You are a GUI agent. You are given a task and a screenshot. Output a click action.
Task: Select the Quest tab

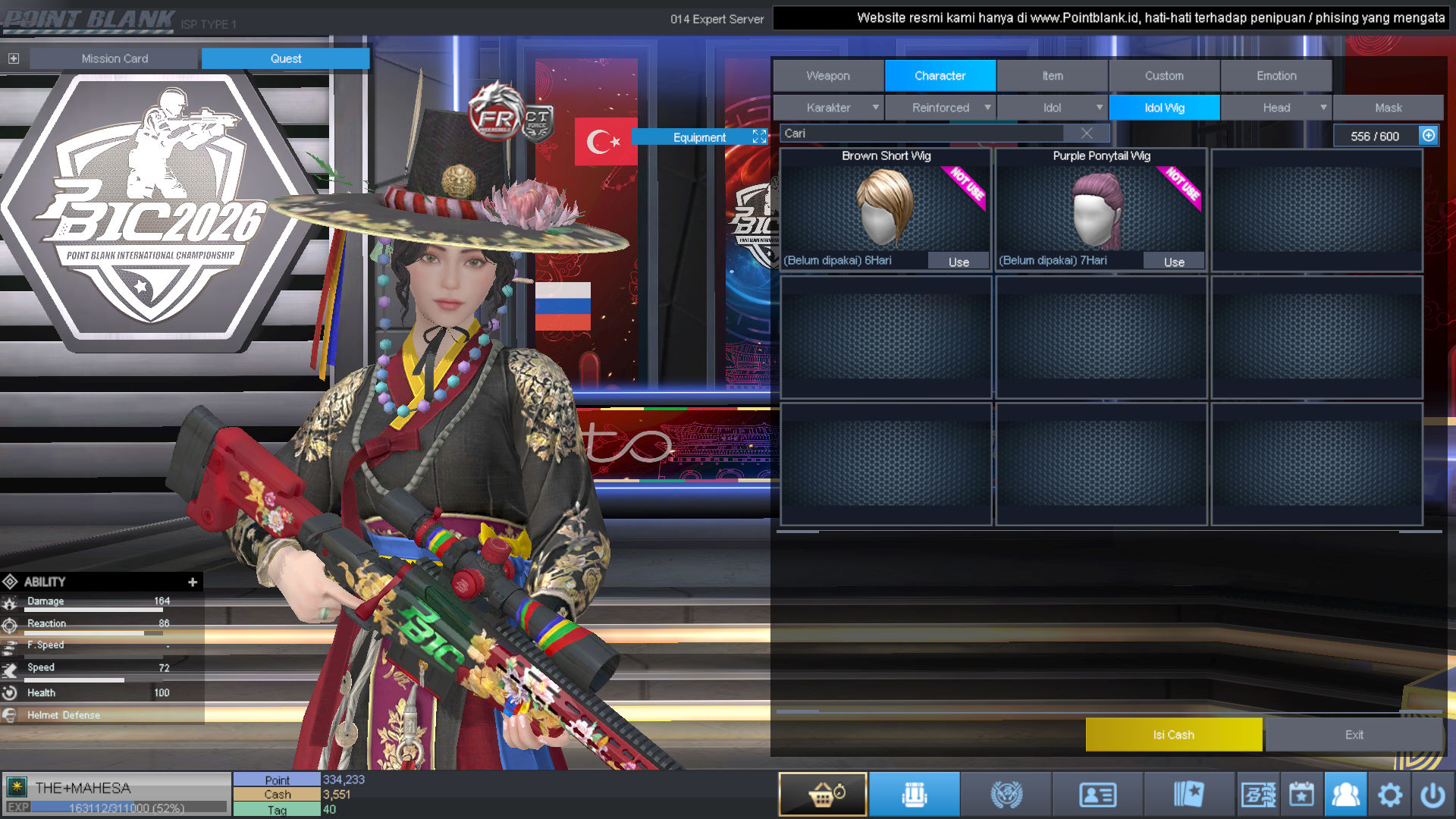tap(285, 58)
